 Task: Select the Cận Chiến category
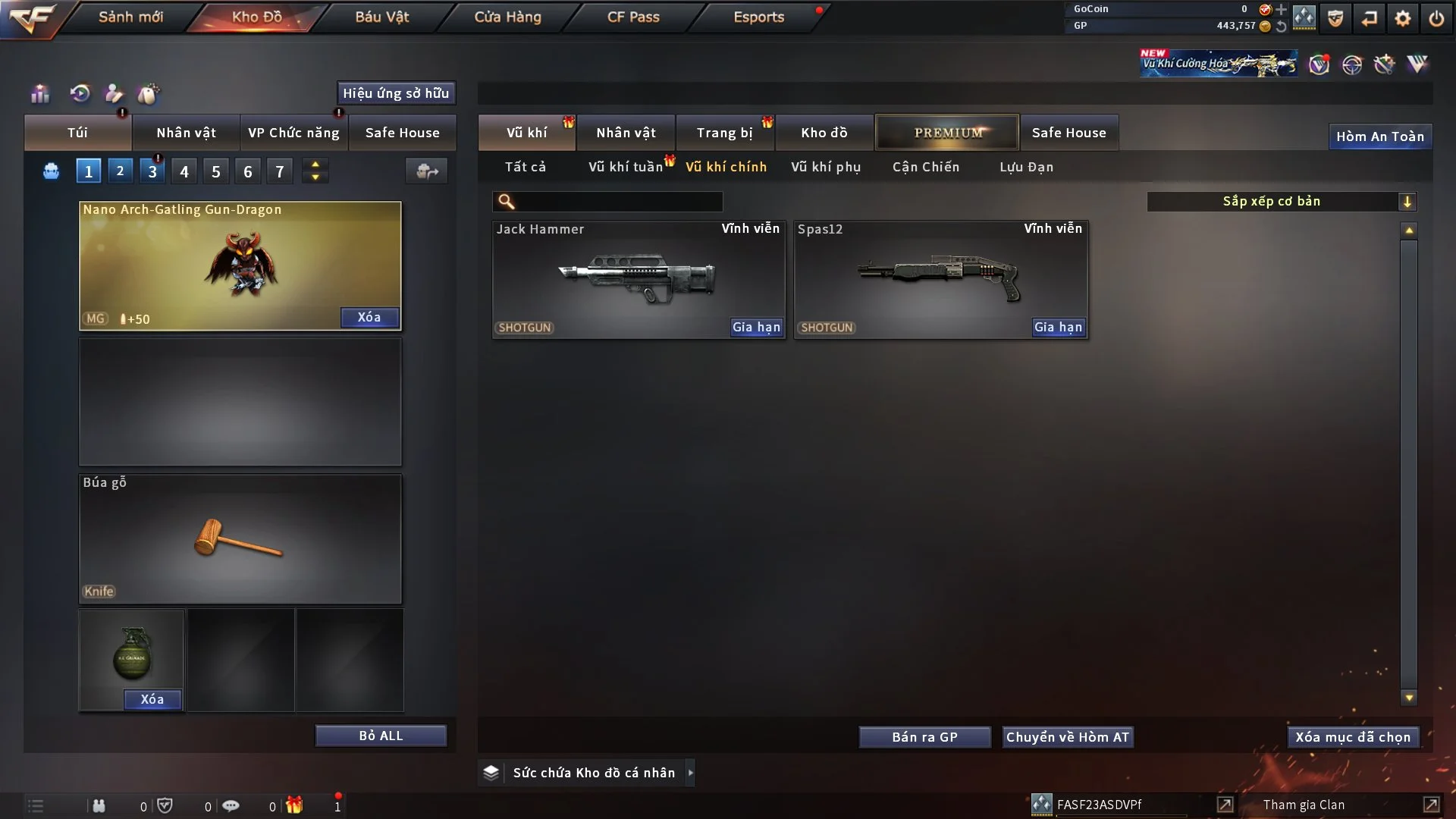(925, 167)
